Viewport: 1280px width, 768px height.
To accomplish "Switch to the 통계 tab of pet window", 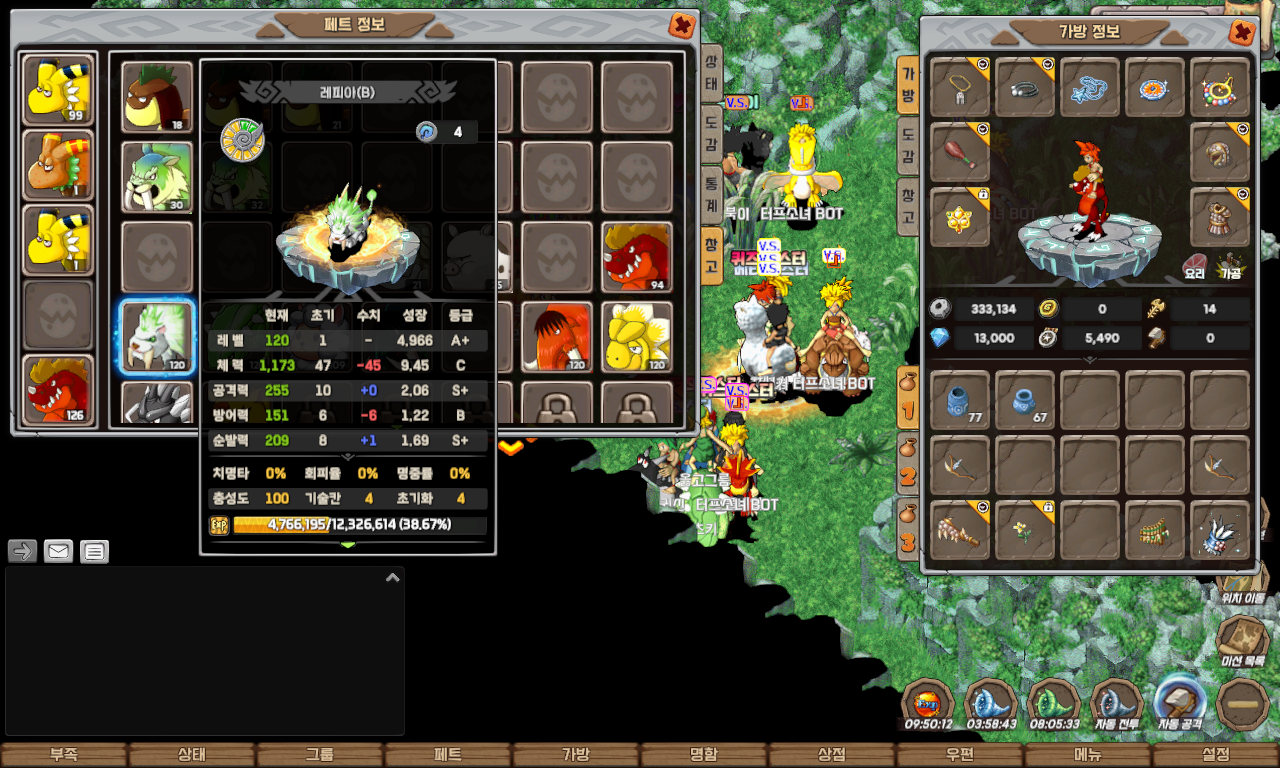I will [x=711, y=194].
